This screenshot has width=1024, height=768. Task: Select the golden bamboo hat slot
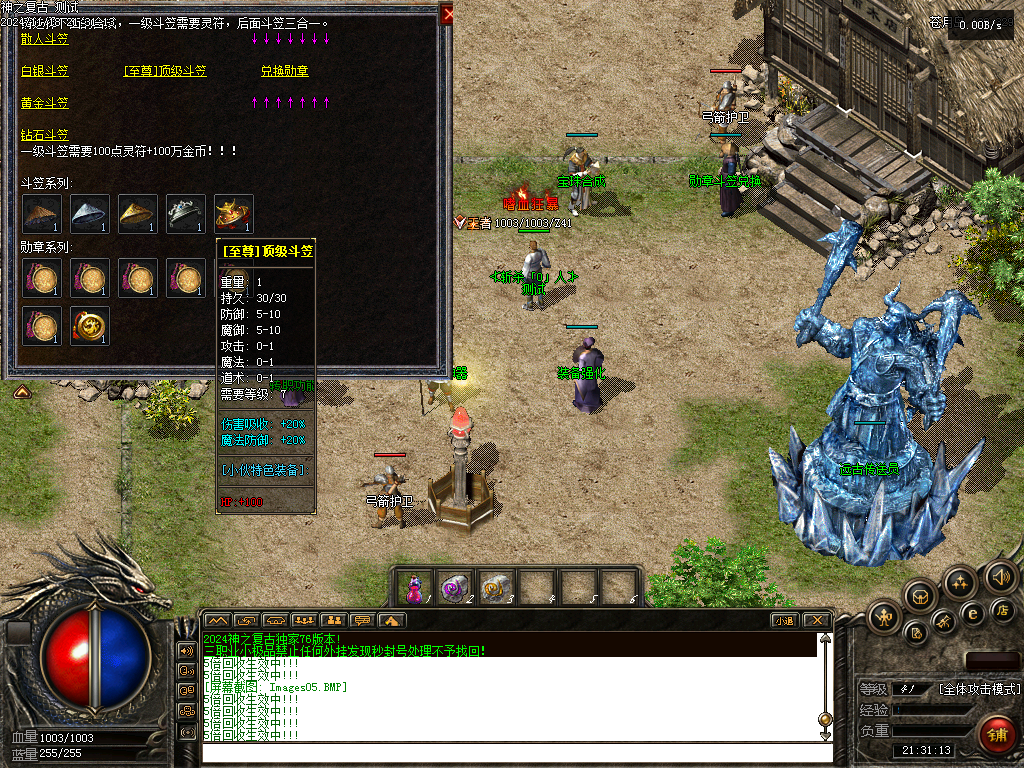(137, 213)
